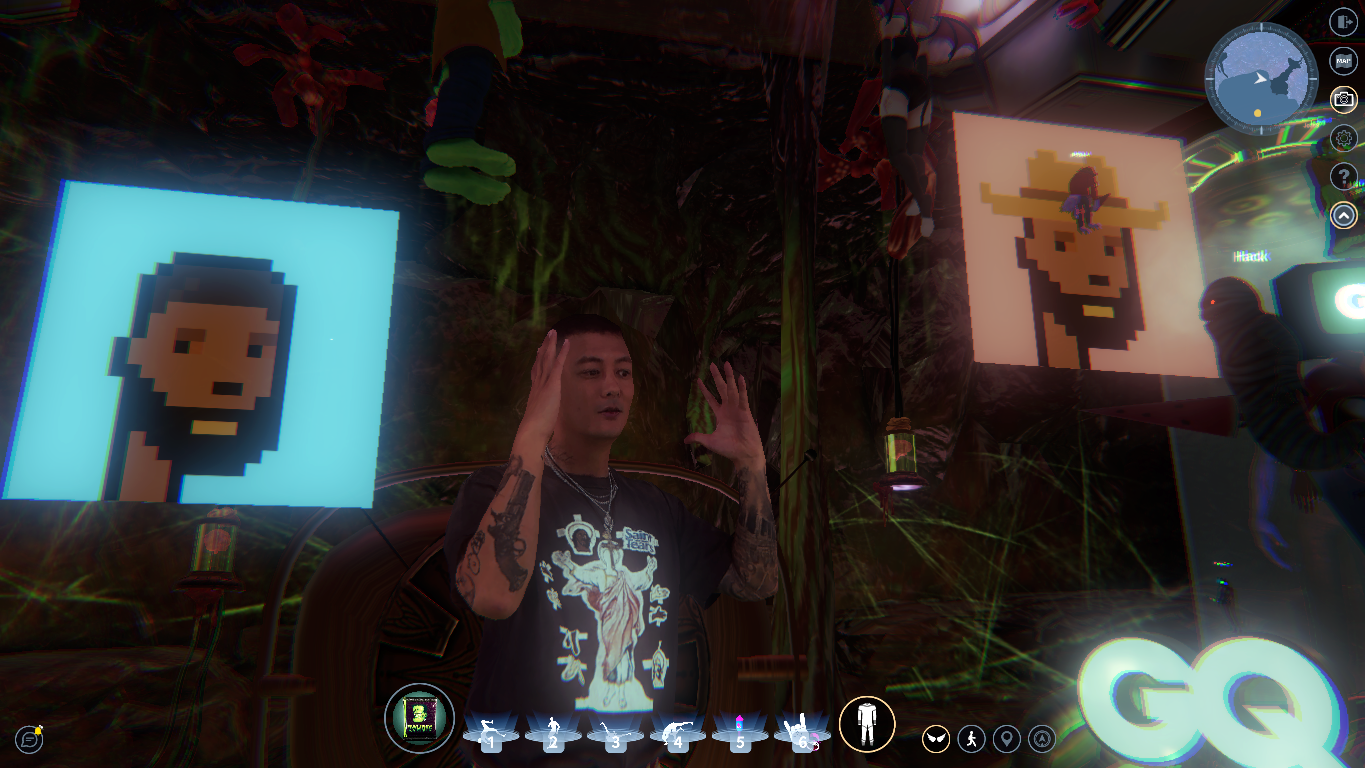Click the circled arrow navigation icon

(1042, 739)
